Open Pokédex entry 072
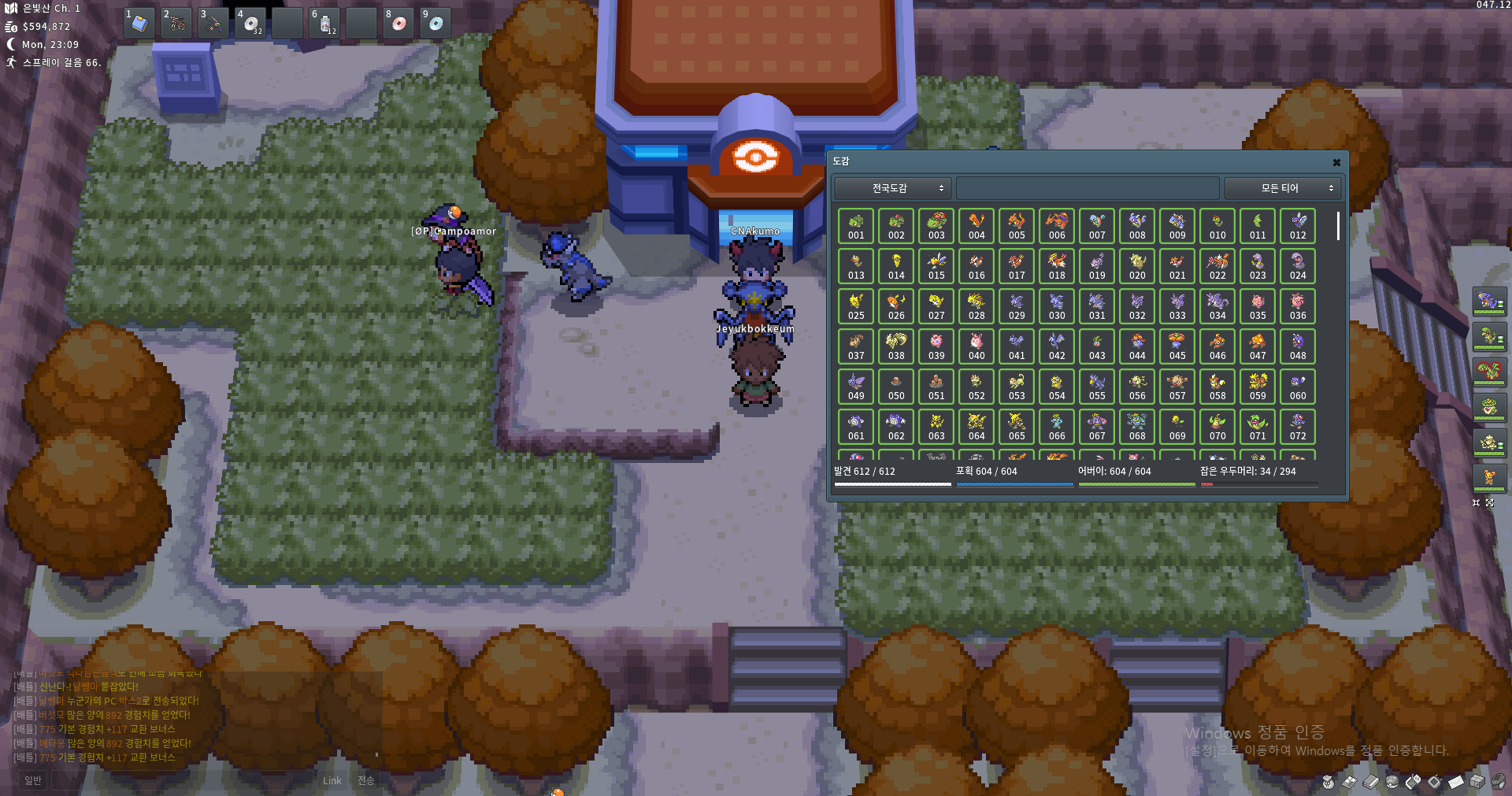1512x796 pixels. pos(1298,427)
